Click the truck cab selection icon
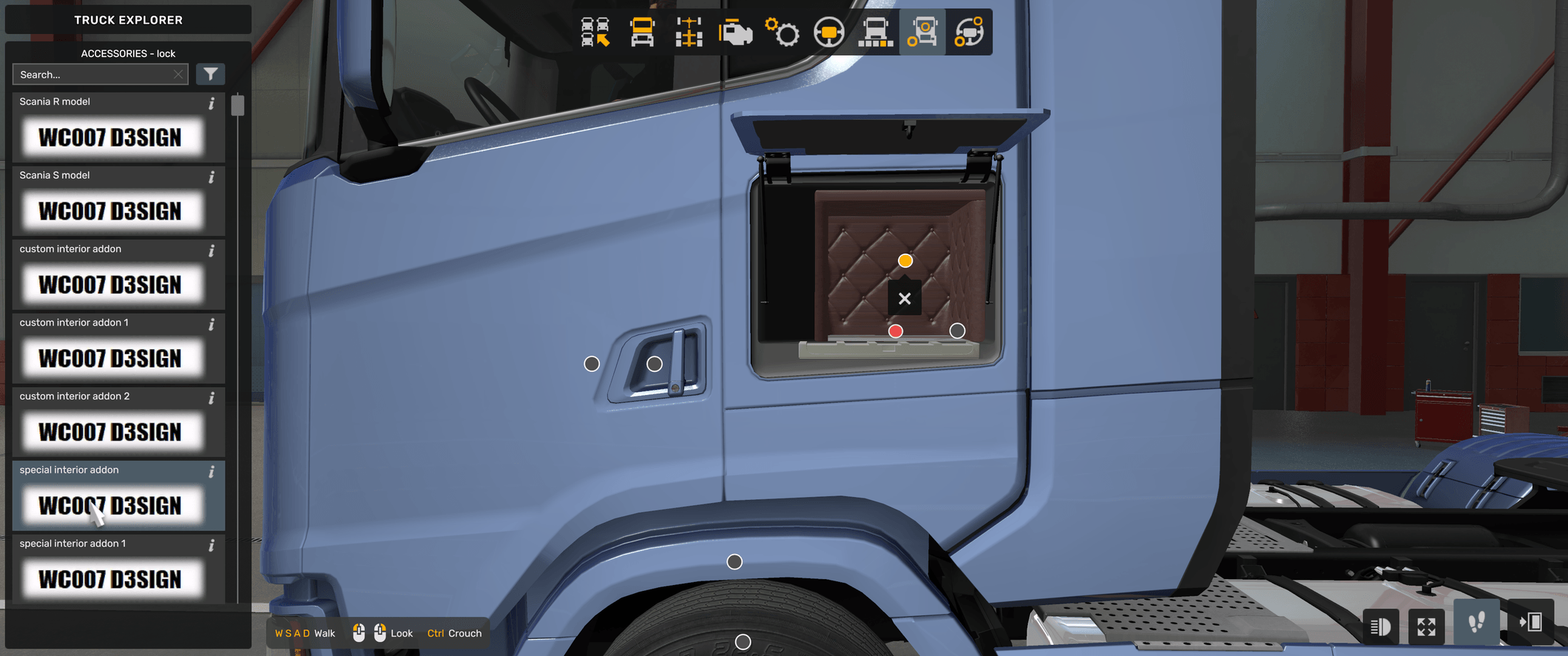The width and height of the screenshot is (1568, 656). 642,33
